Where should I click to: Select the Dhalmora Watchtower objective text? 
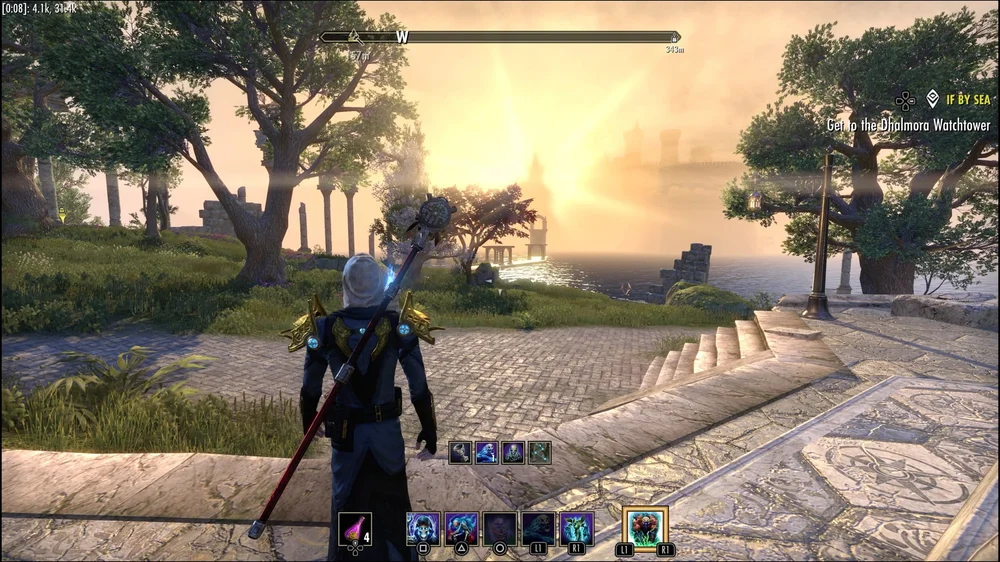point(908,125)
